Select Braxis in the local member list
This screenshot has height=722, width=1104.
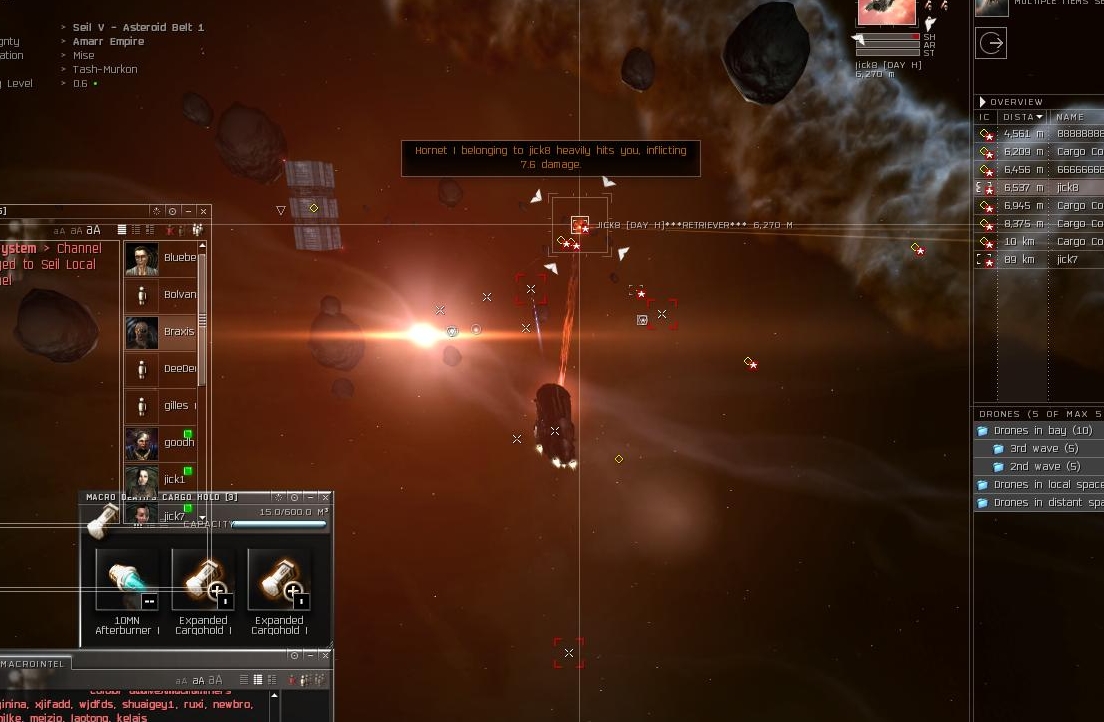(178, 332)
